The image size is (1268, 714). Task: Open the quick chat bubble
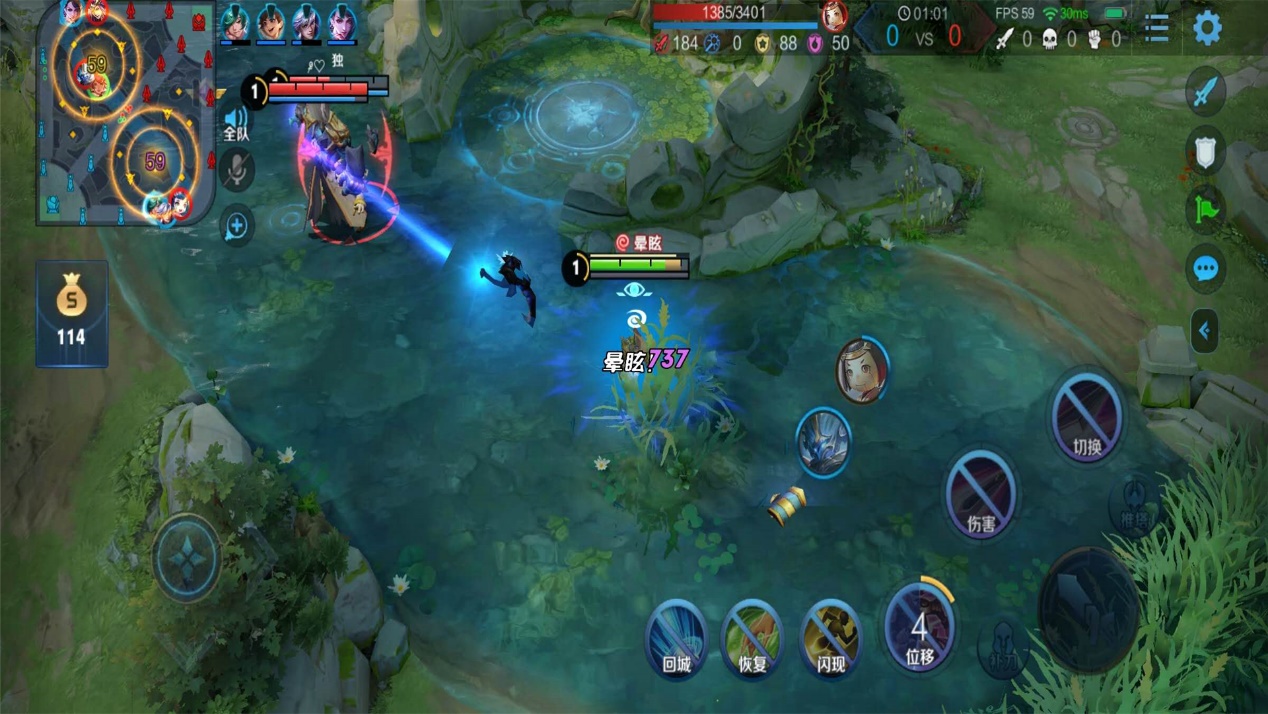pos(1205,269)
